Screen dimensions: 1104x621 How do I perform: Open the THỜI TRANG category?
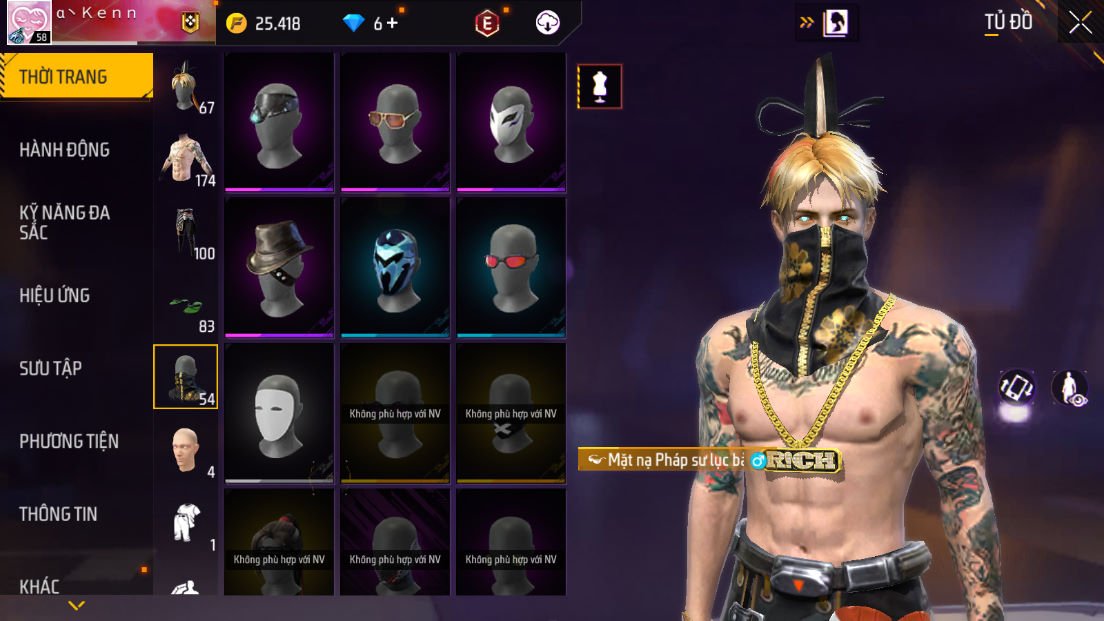(64, 77)
